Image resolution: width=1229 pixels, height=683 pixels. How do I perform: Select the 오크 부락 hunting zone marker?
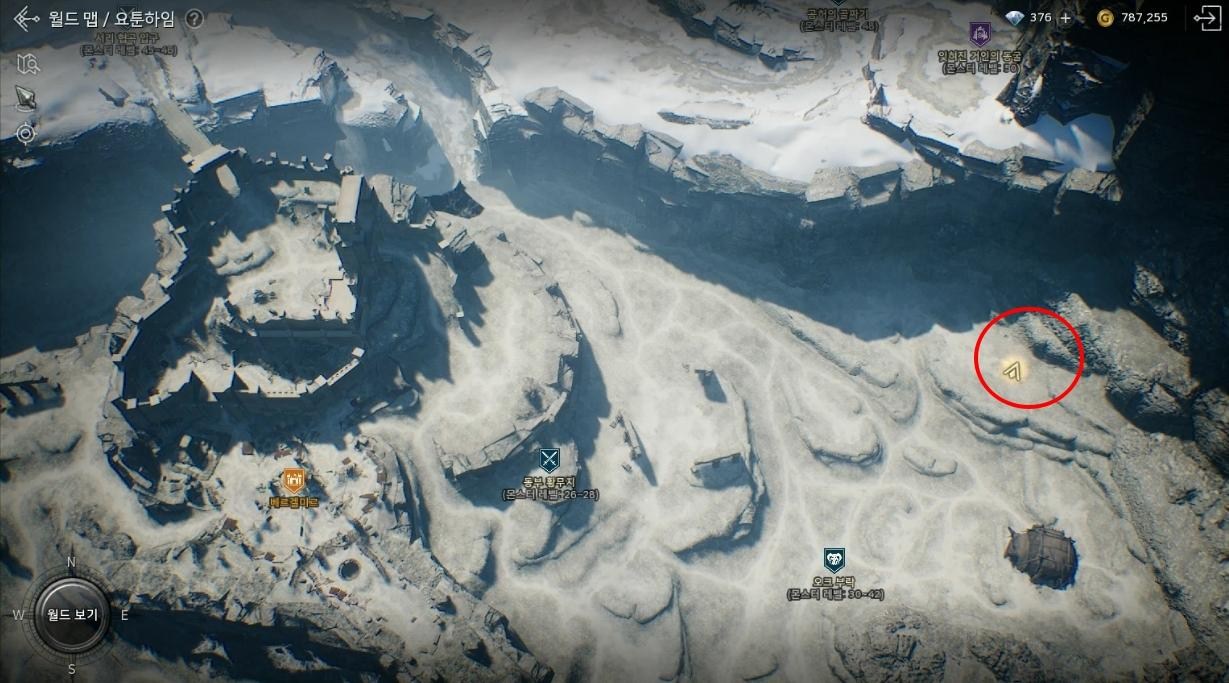point(834,559)
